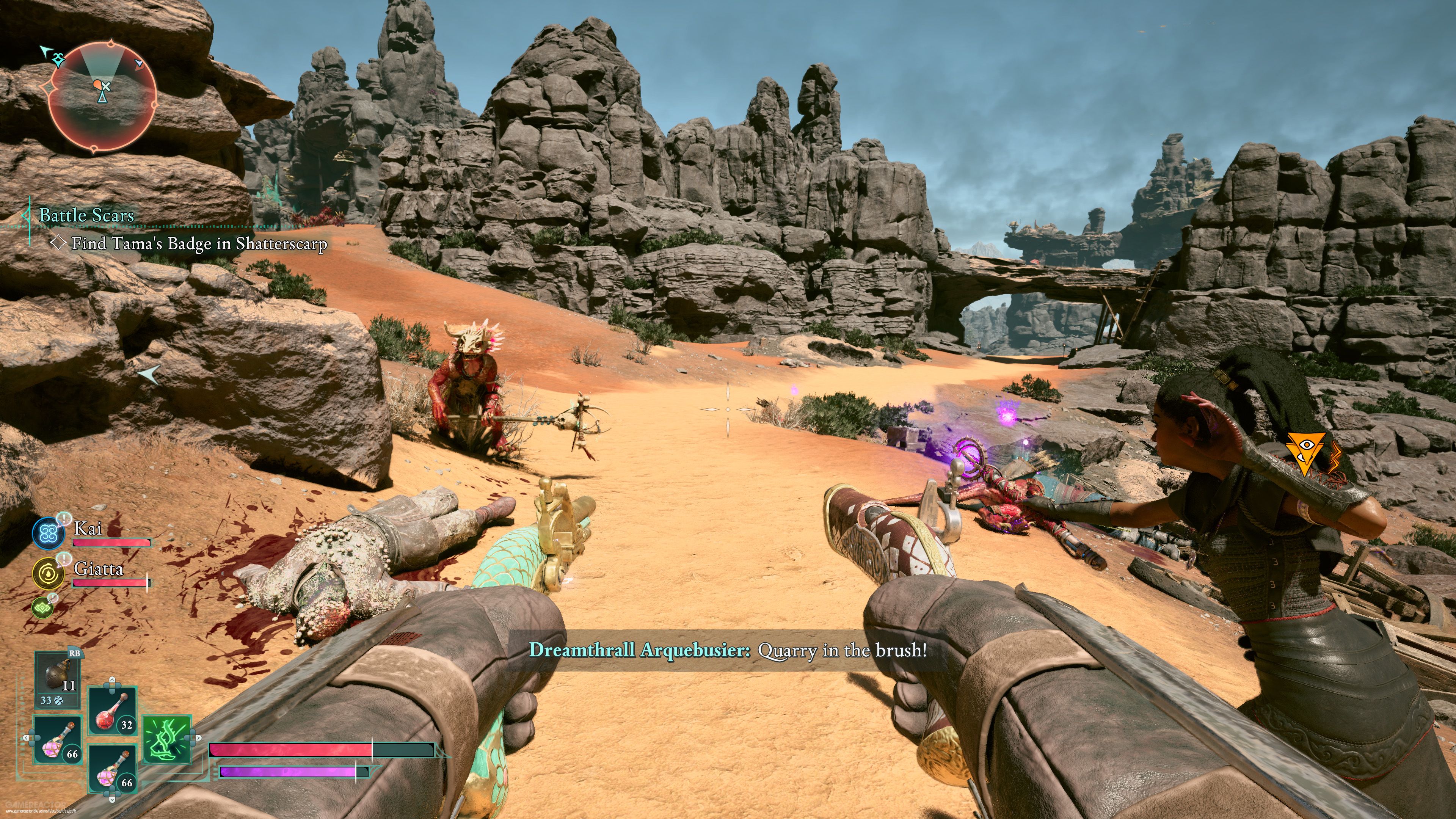Select the grenade slot with 11 remaining
Screen dimensions: 1456x819
(57, 676)
